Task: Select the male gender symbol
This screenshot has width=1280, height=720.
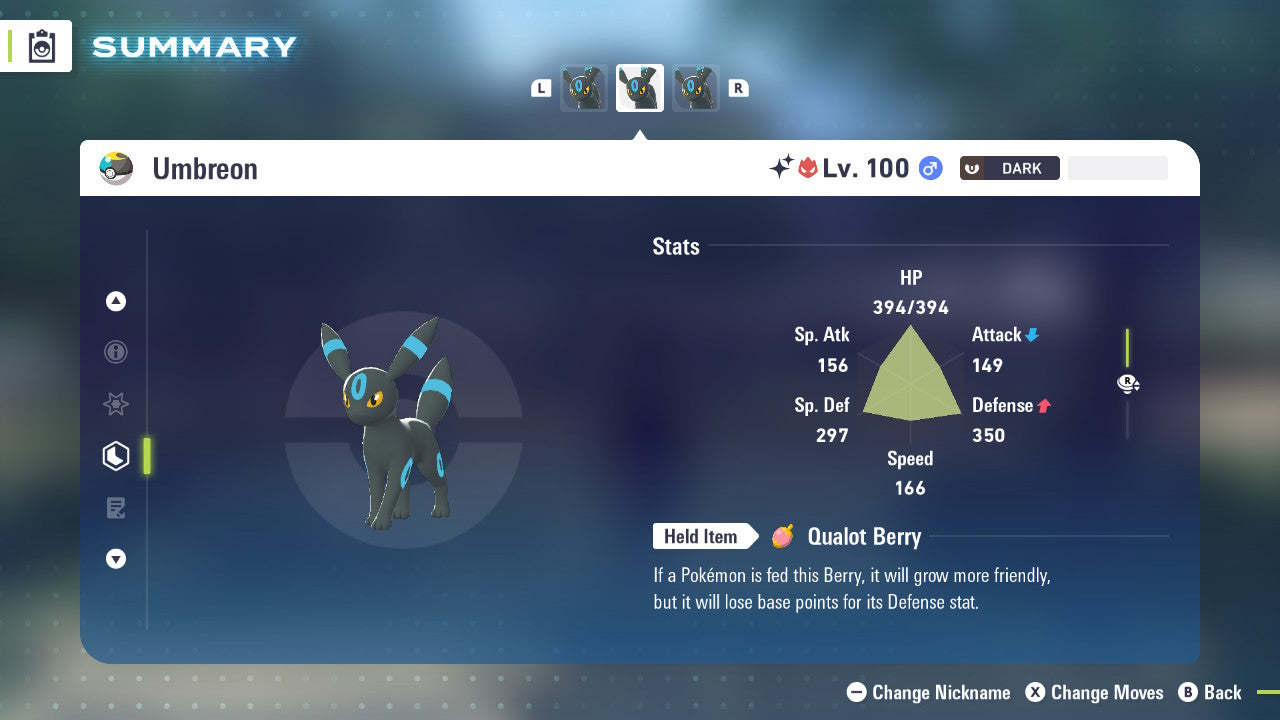Action: (x=929, y=168)
